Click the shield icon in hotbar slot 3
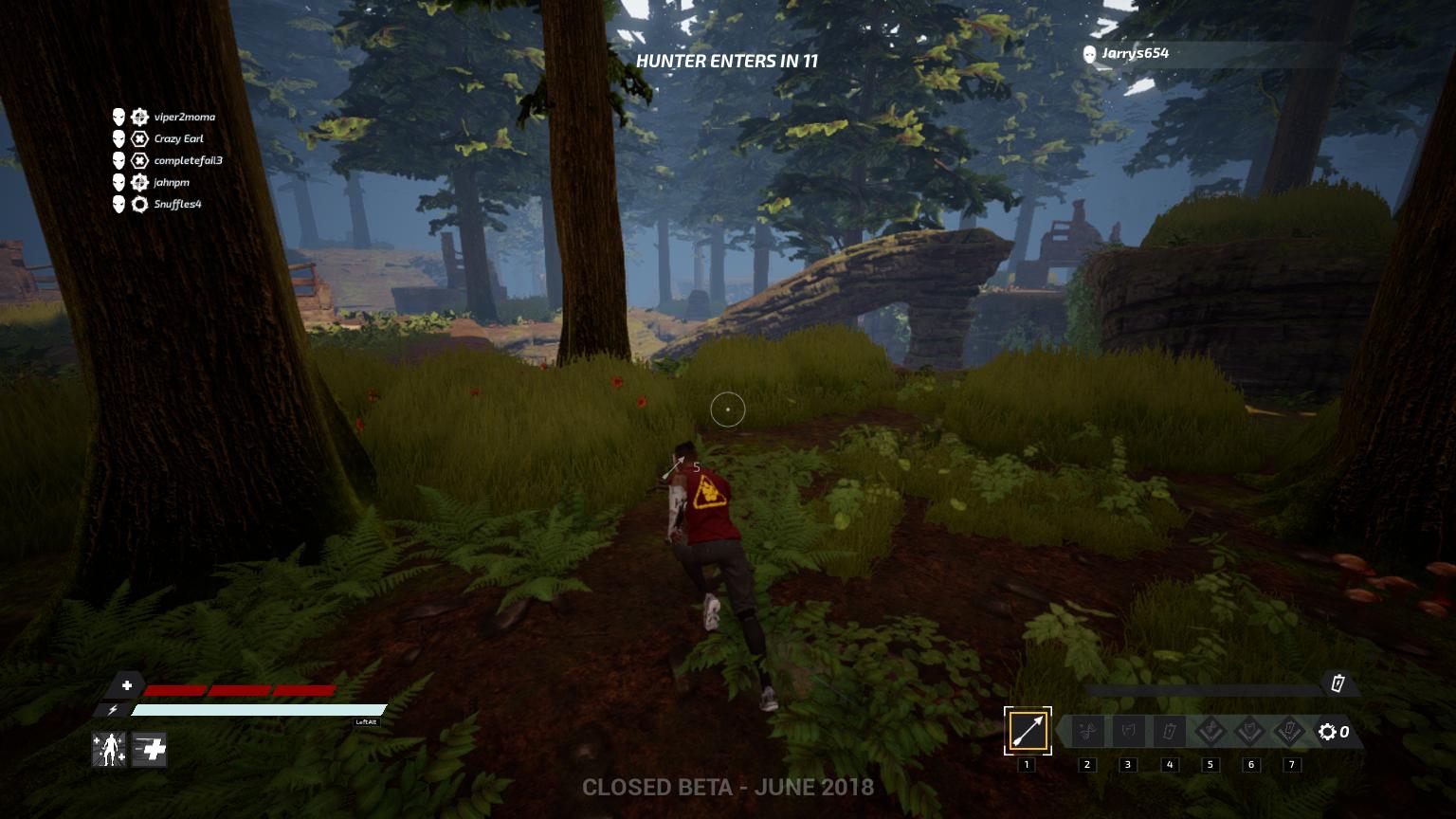The image size is (1456, 819). click(x=1128, y=731)
